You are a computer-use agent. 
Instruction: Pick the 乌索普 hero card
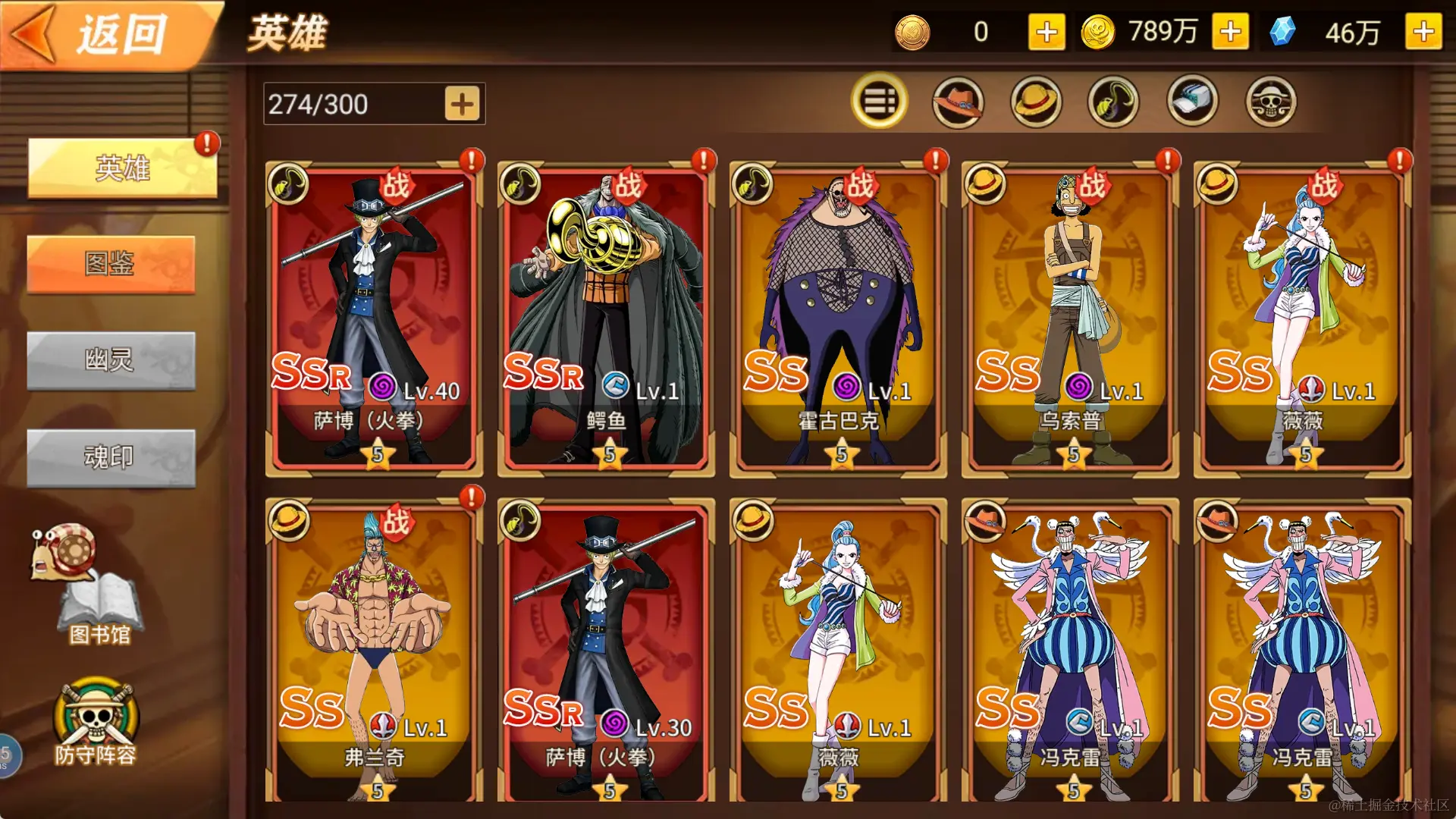1070,318
